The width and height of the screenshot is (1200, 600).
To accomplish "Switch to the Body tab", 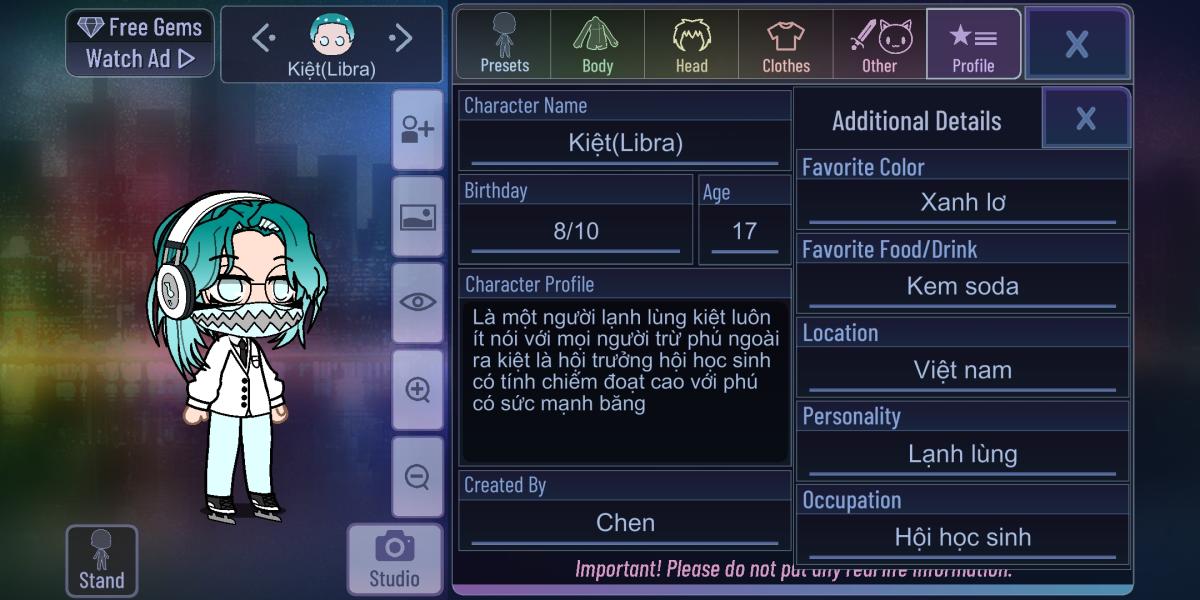I will click(x=597, y=45).
